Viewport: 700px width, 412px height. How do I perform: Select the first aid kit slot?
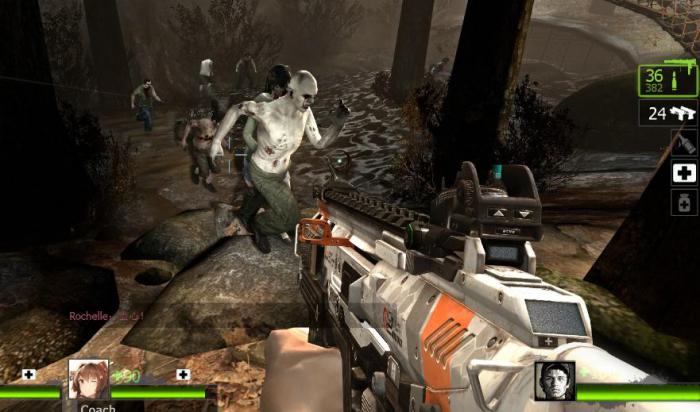pos(684,172)
